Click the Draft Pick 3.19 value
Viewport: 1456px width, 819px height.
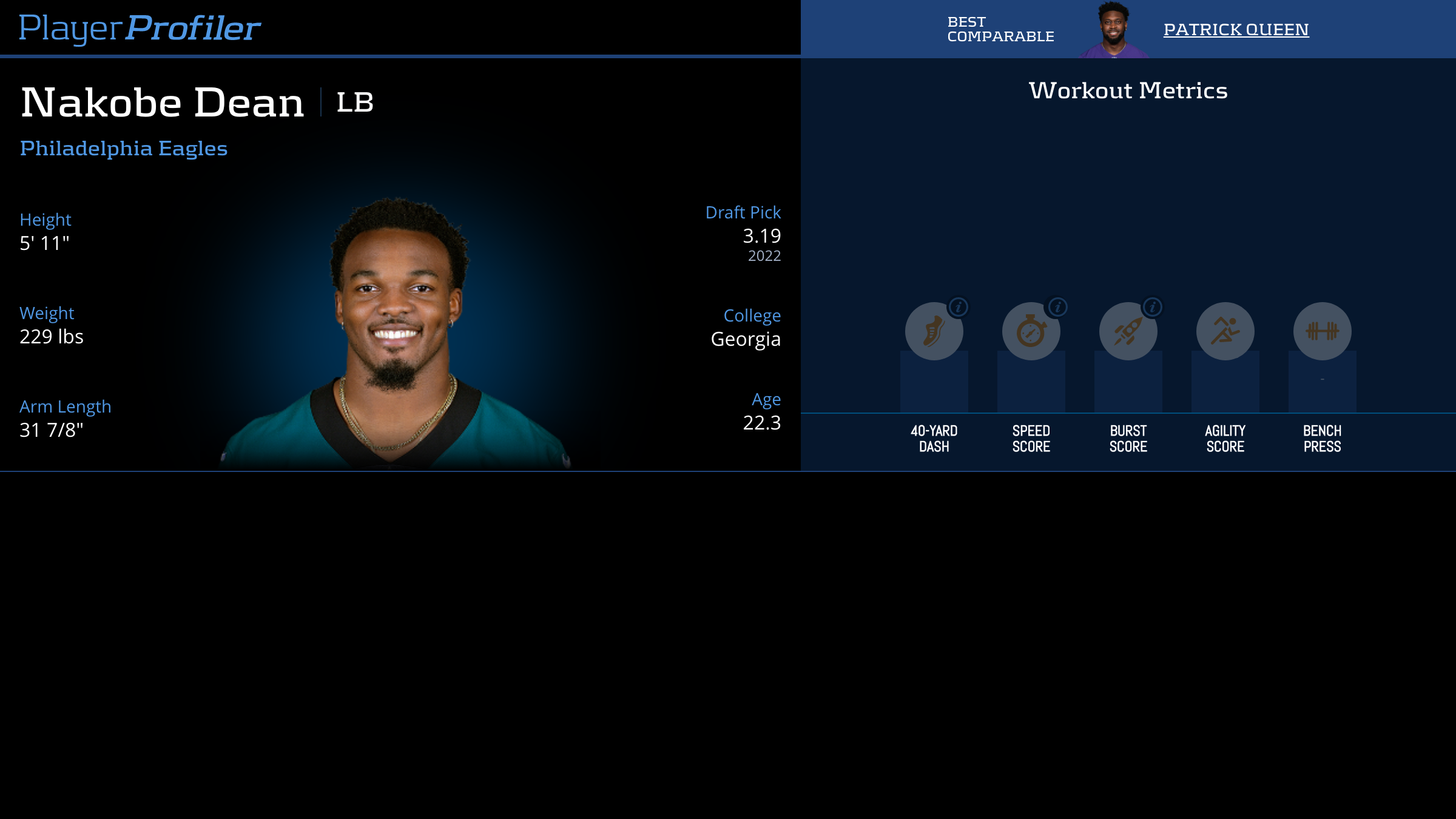762,237
